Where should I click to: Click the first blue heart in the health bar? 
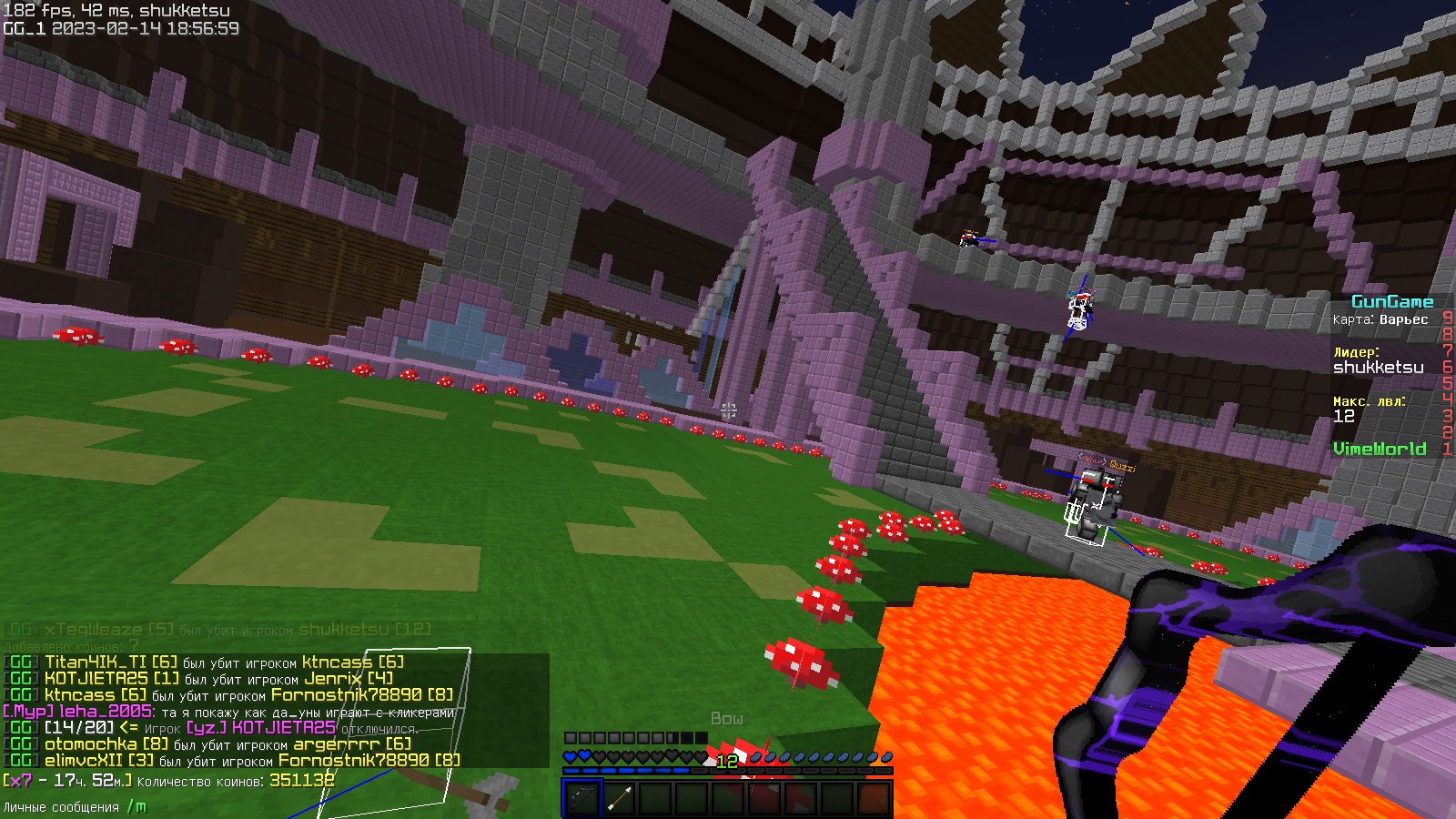[571, 754]
